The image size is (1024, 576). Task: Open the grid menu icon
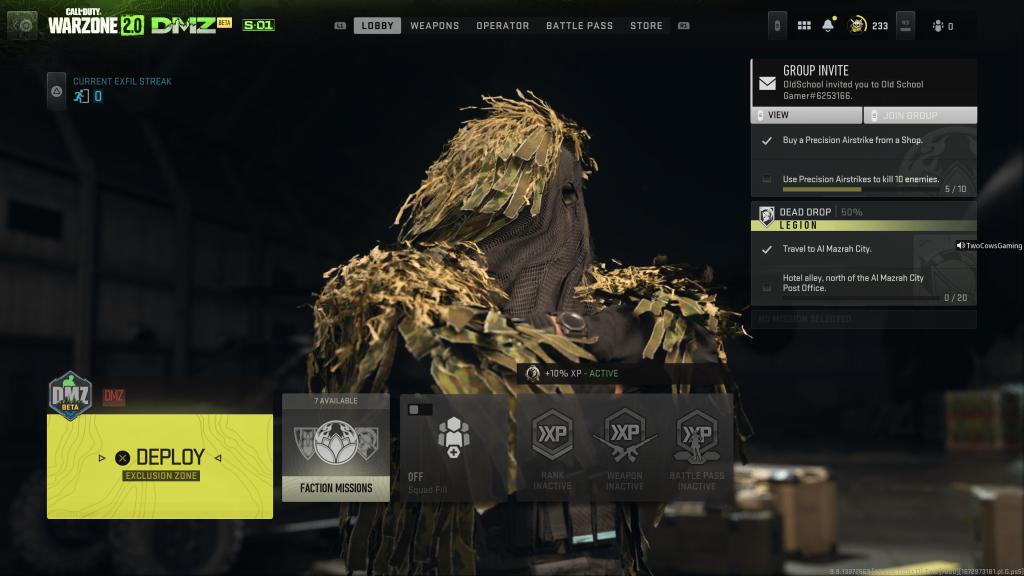[804, 25]
